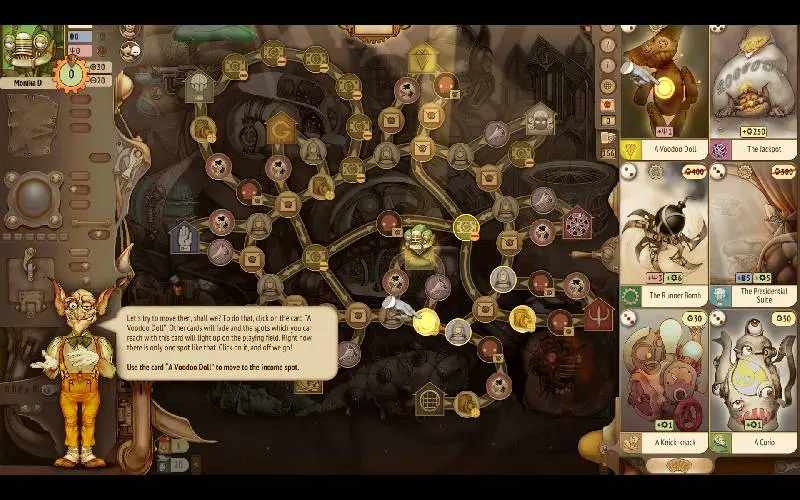
Task: Click the card deck icon above the 156 counter
Action: (607, 137)
